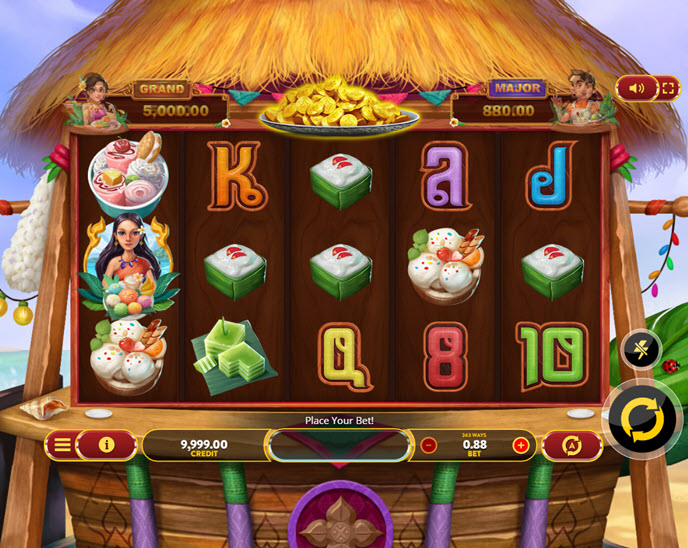
Task: Mute the game sound
Action: [x=637, y=88]
